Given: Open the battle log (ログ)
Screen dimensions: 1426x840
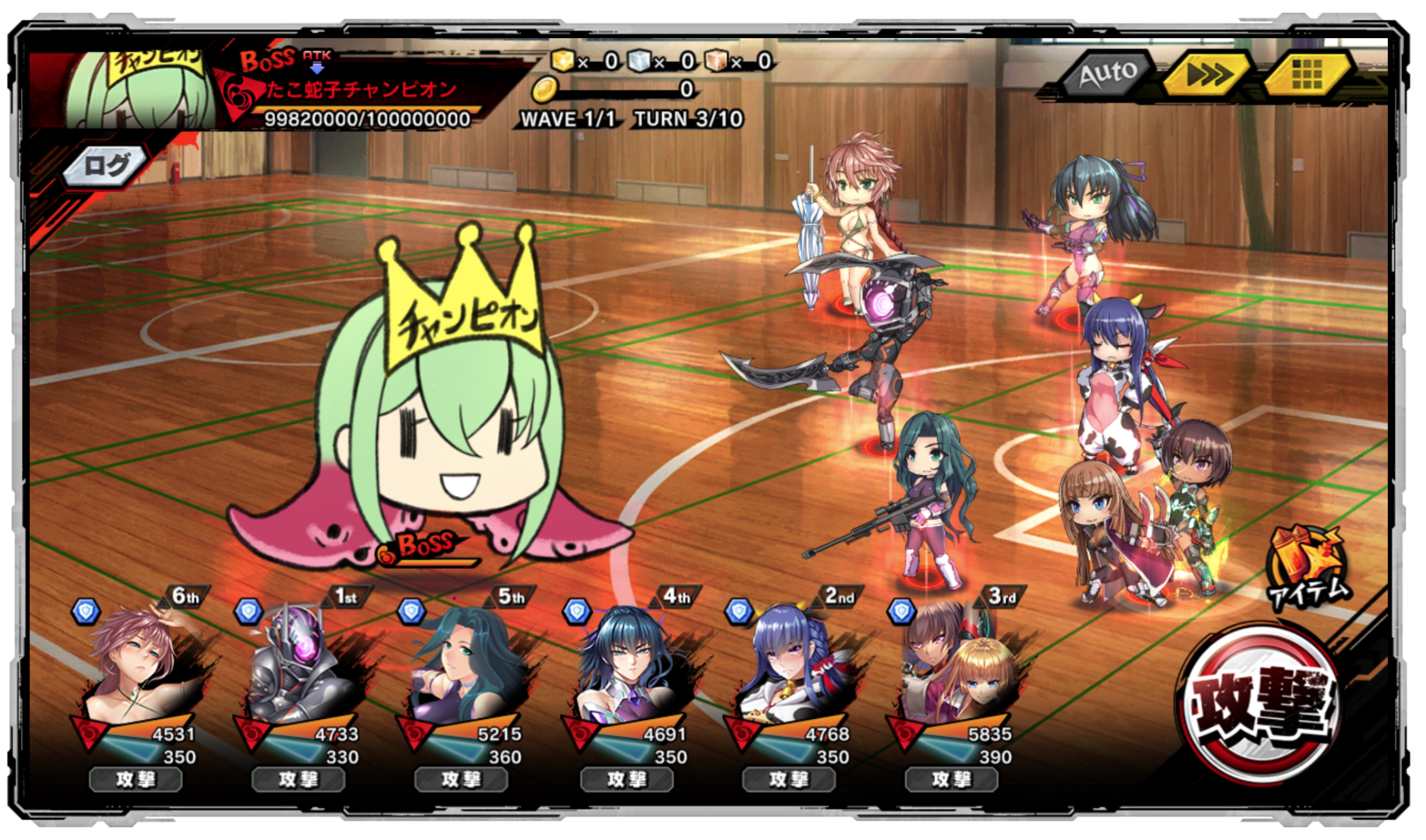Looking at the screenshot, I should point(106,165).
